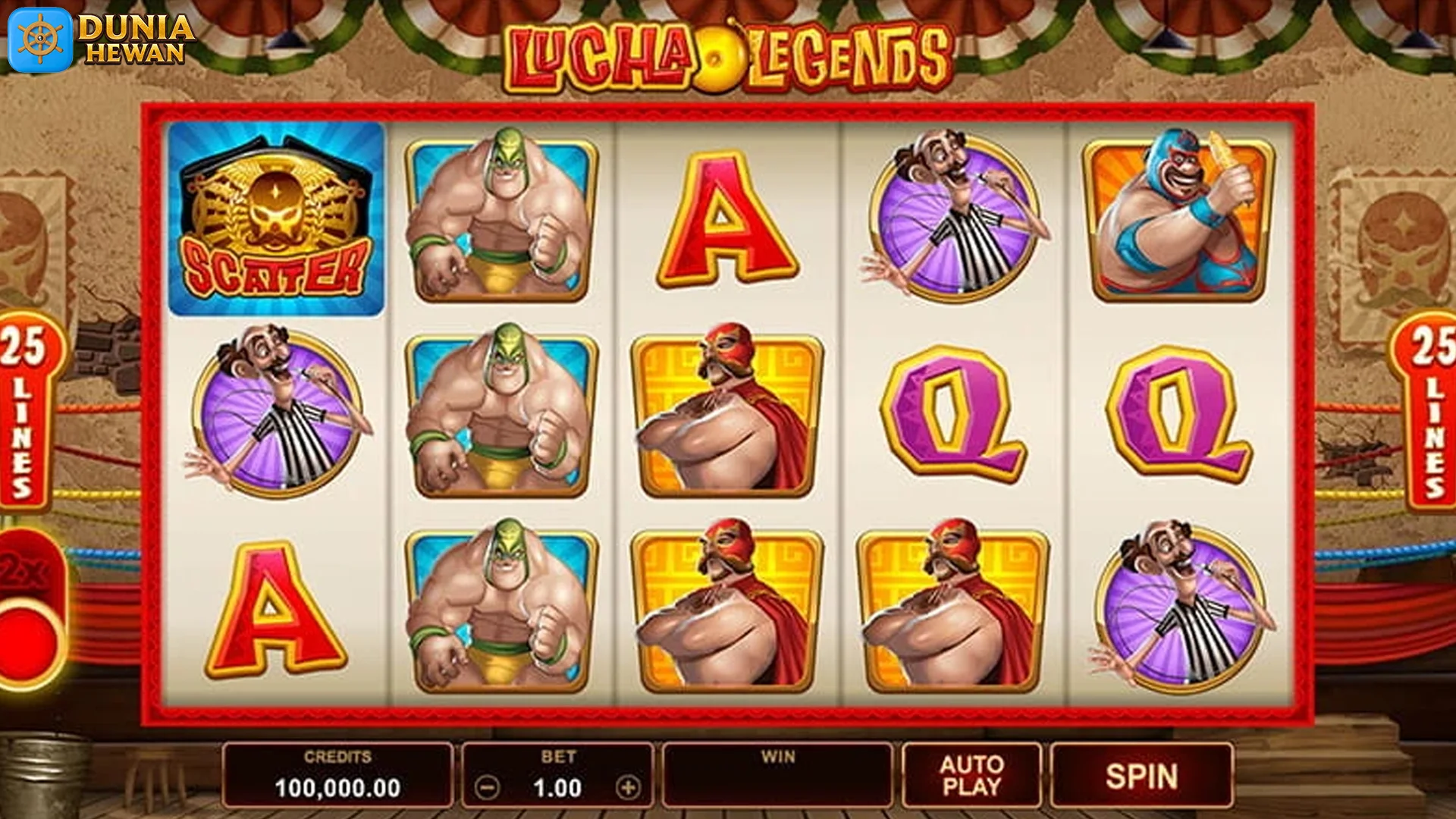Increase the bet with the plus button

tap(628, 788)
